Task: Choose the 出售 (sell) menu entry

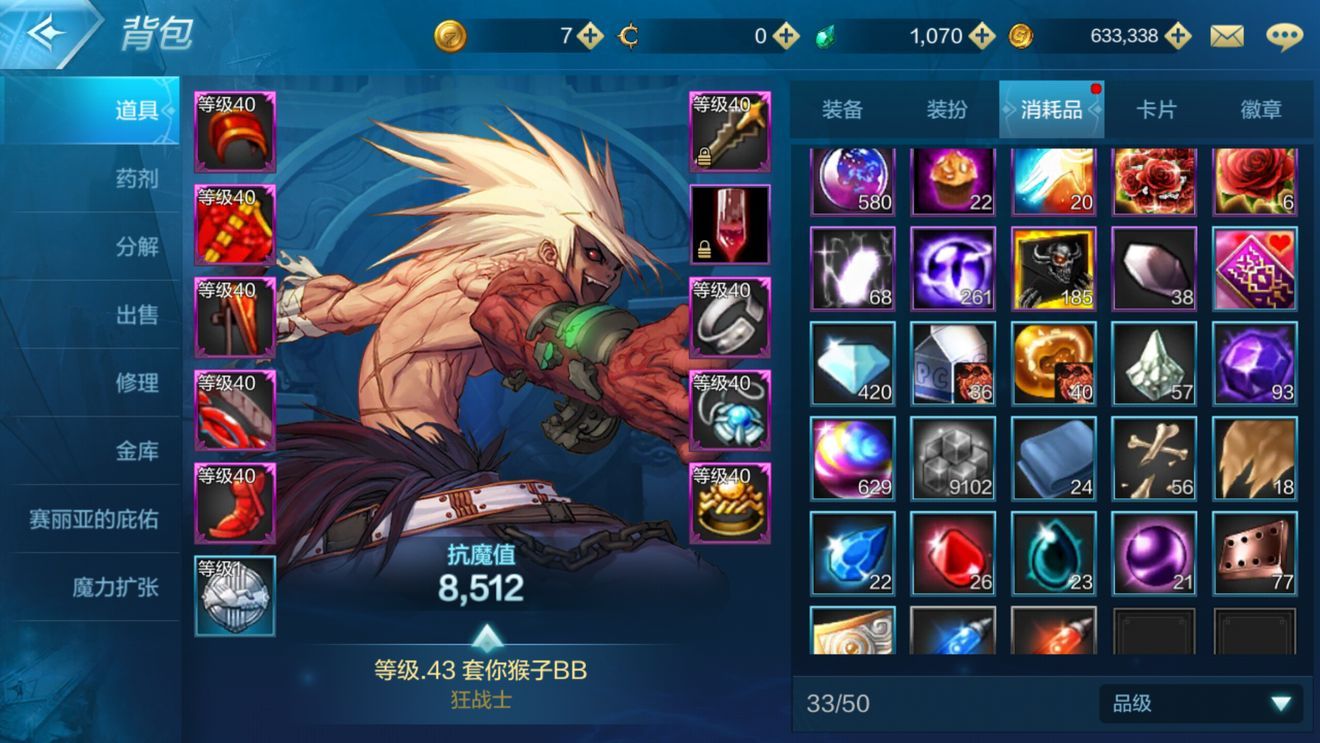Action: (137, 315)
